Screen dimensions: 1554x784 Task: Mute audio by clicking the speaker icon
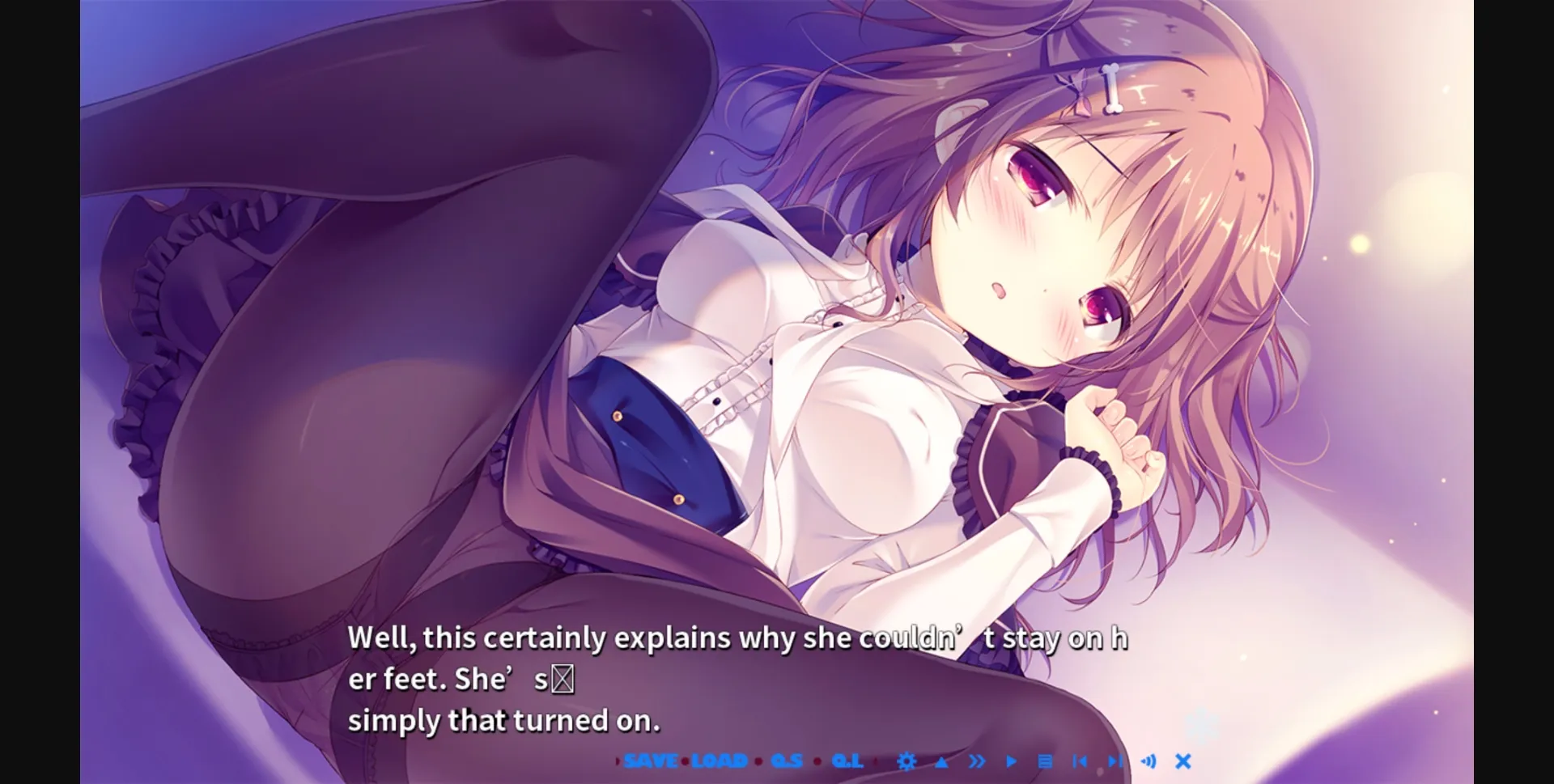coord(1149,761)
